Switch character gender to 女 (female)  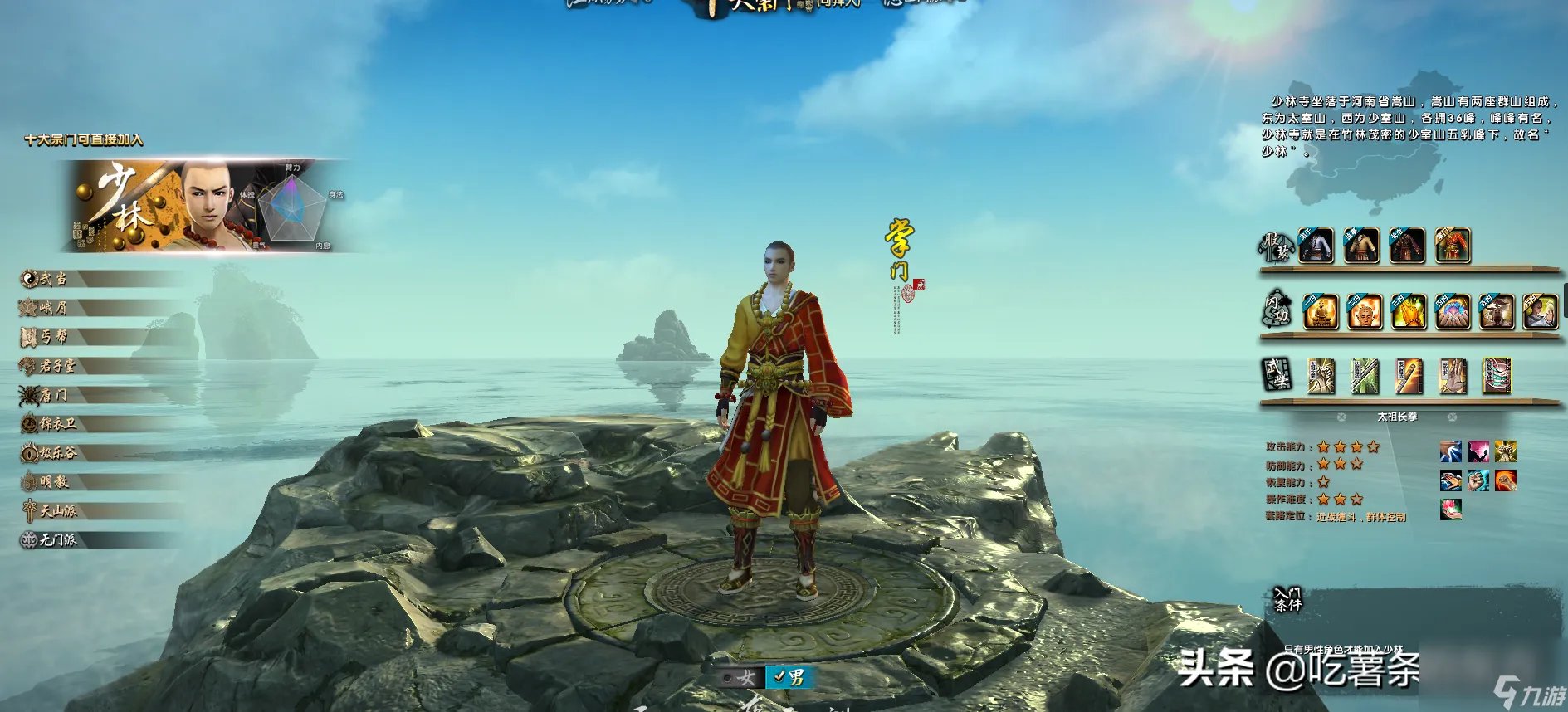click(x=740, y=678)
